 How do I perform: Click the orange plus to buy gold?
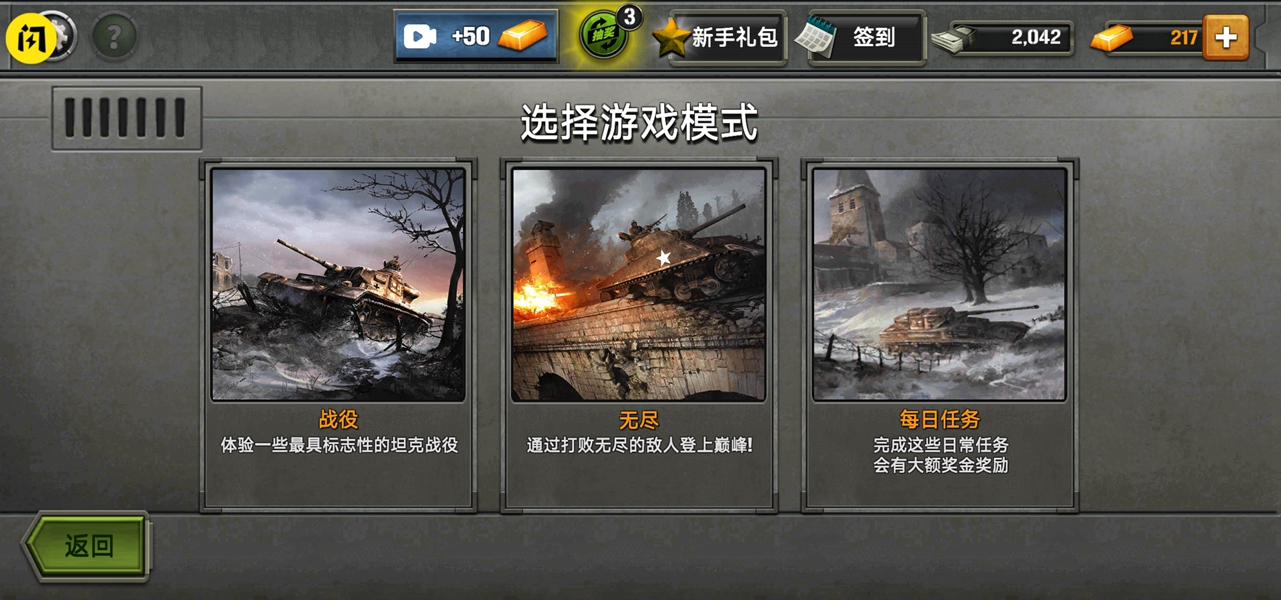click(1225, 38)
